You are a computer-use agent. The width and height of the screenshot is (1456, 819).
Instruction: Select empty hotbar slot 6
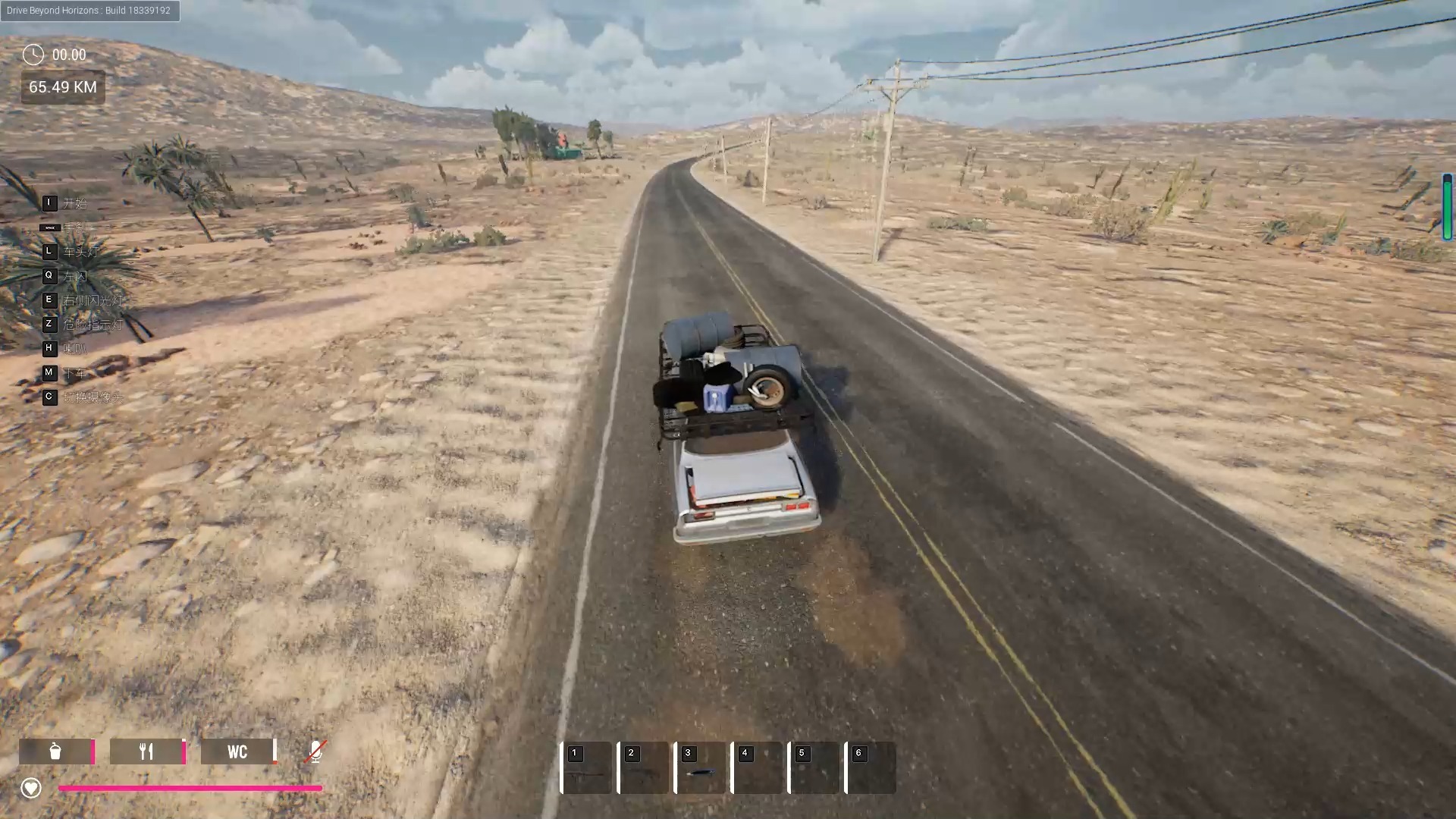click(871, 767)
